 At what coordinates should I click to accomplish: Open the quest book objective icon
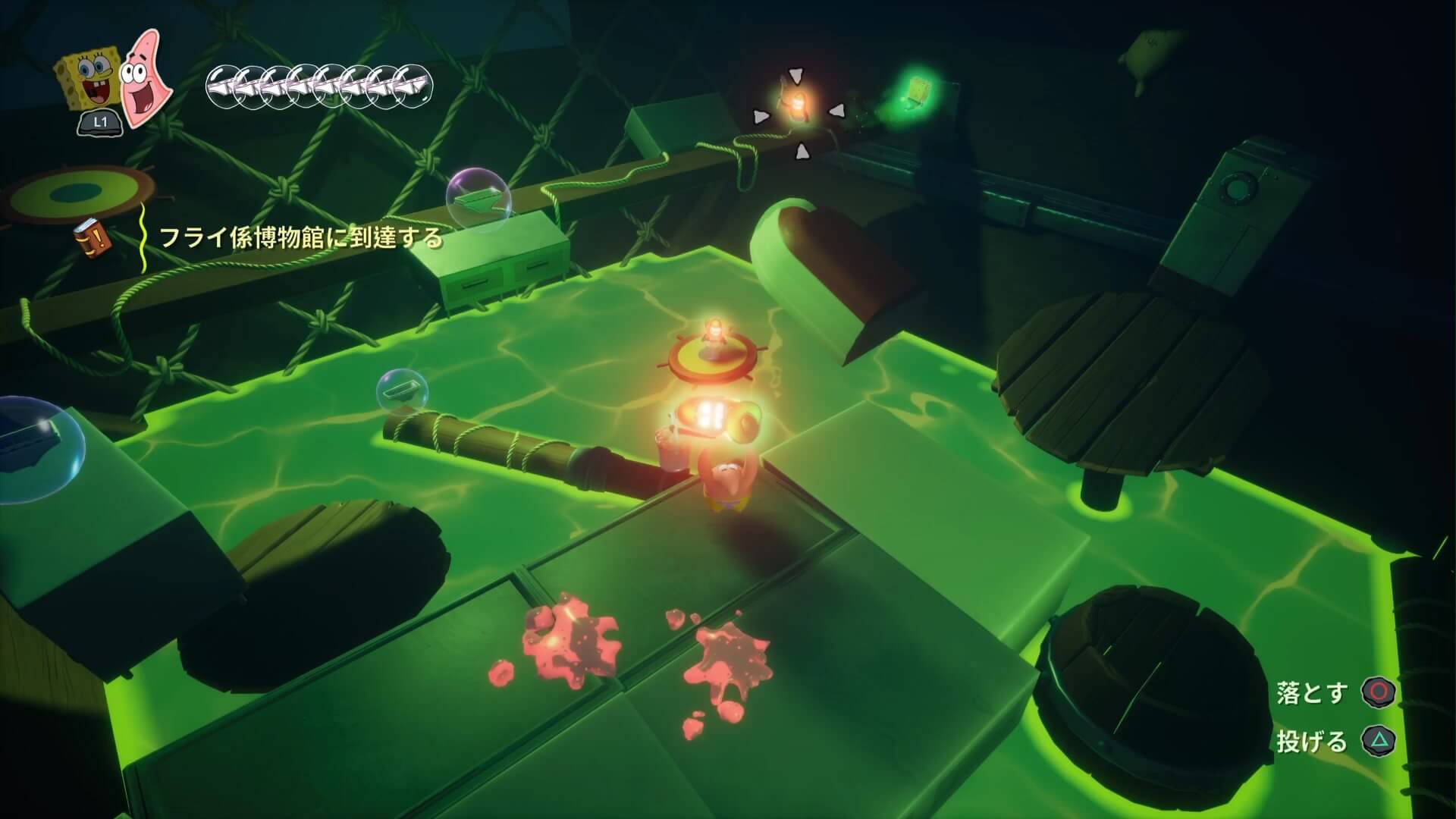click(x=93, y=237)
